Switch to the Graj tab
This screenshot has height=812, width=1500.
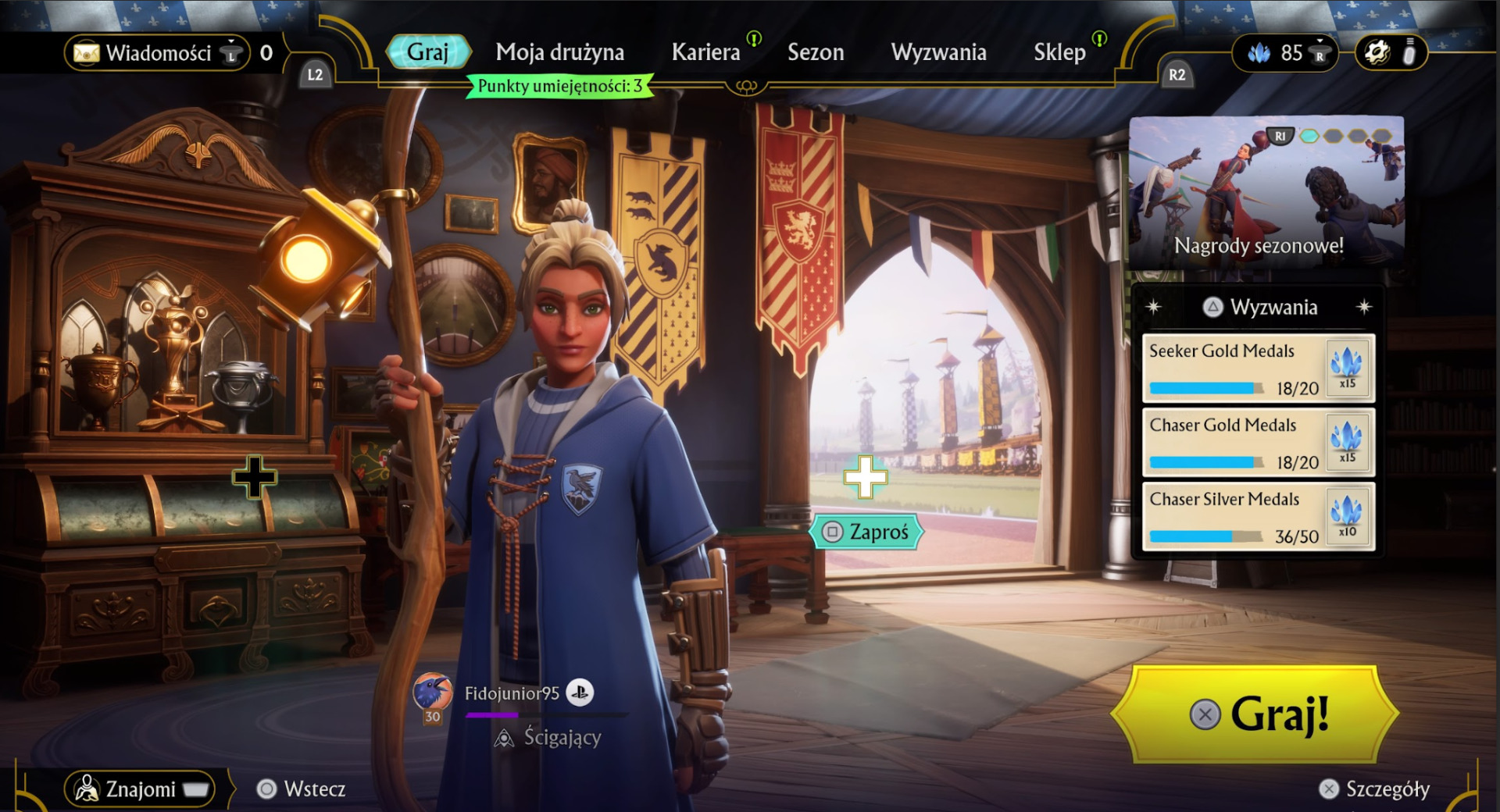point(428,52)
